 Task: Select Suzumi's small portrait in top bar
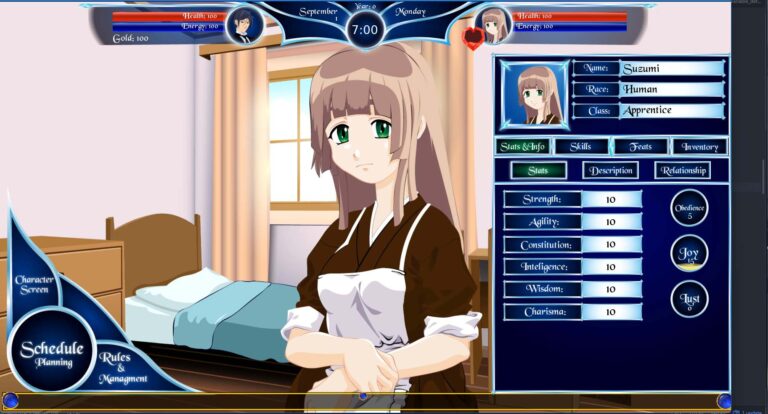click(x=493, y=25)
